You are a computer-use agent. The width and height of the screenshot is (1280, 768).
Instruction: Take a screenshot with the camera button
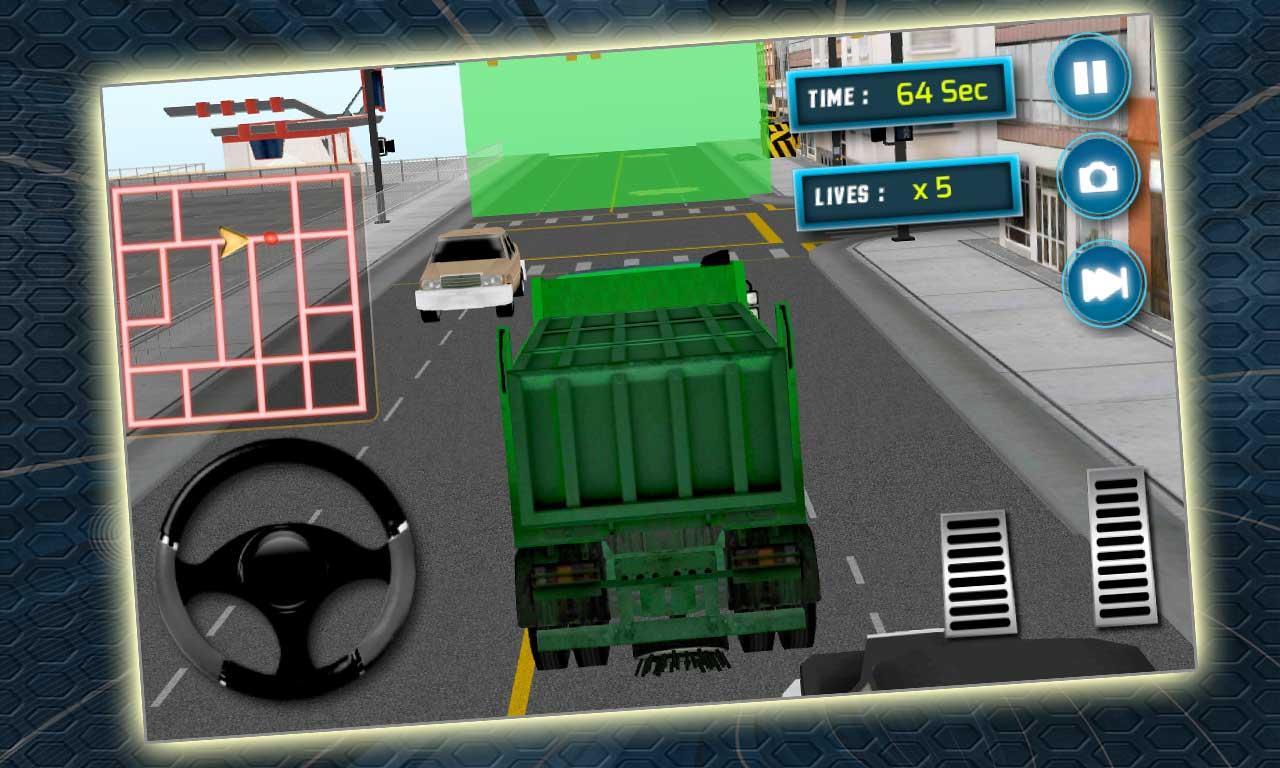tap(1098, 176)
